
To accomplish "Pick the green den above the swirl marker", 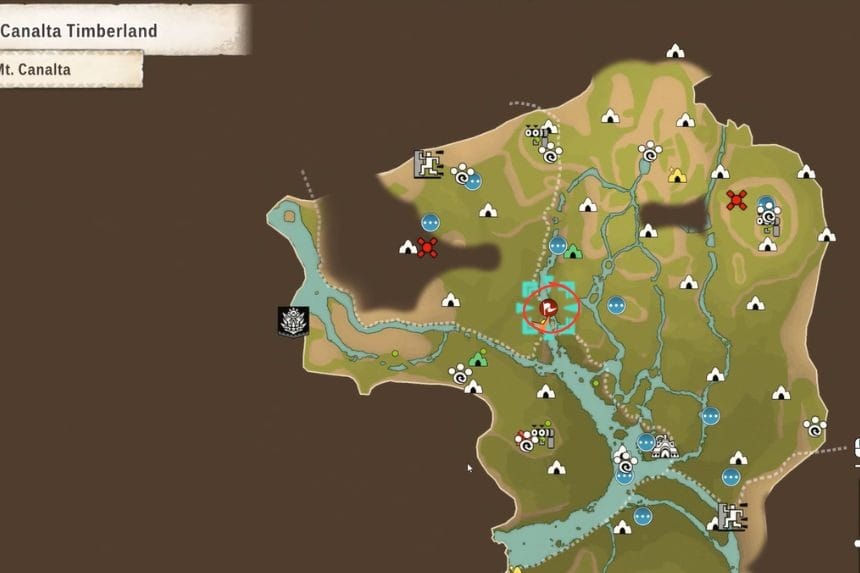I will click(478, 358).
